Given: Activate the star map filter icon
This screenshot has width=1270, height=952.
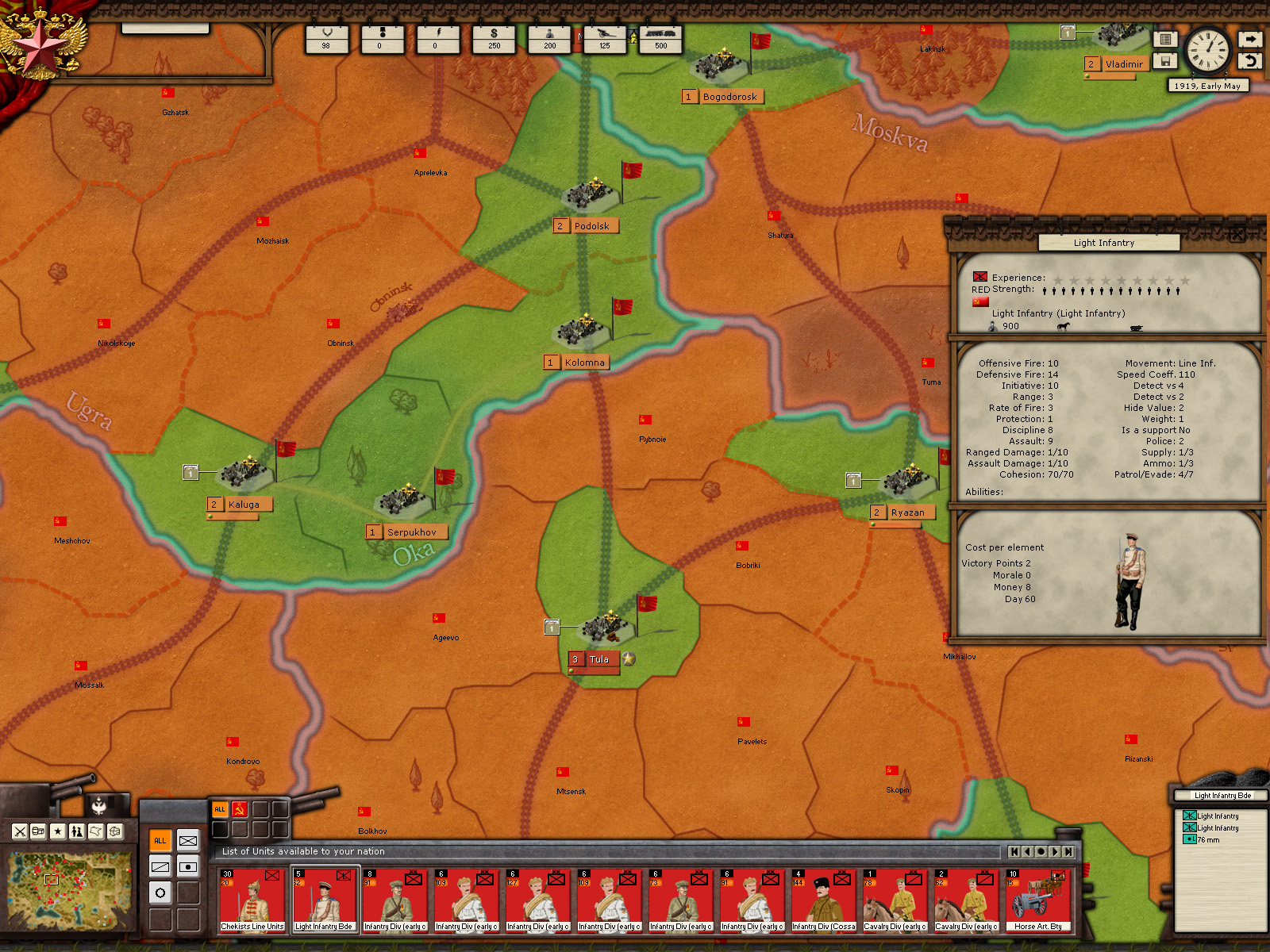Looking at the screenshot, I should [x=58, y=831].
